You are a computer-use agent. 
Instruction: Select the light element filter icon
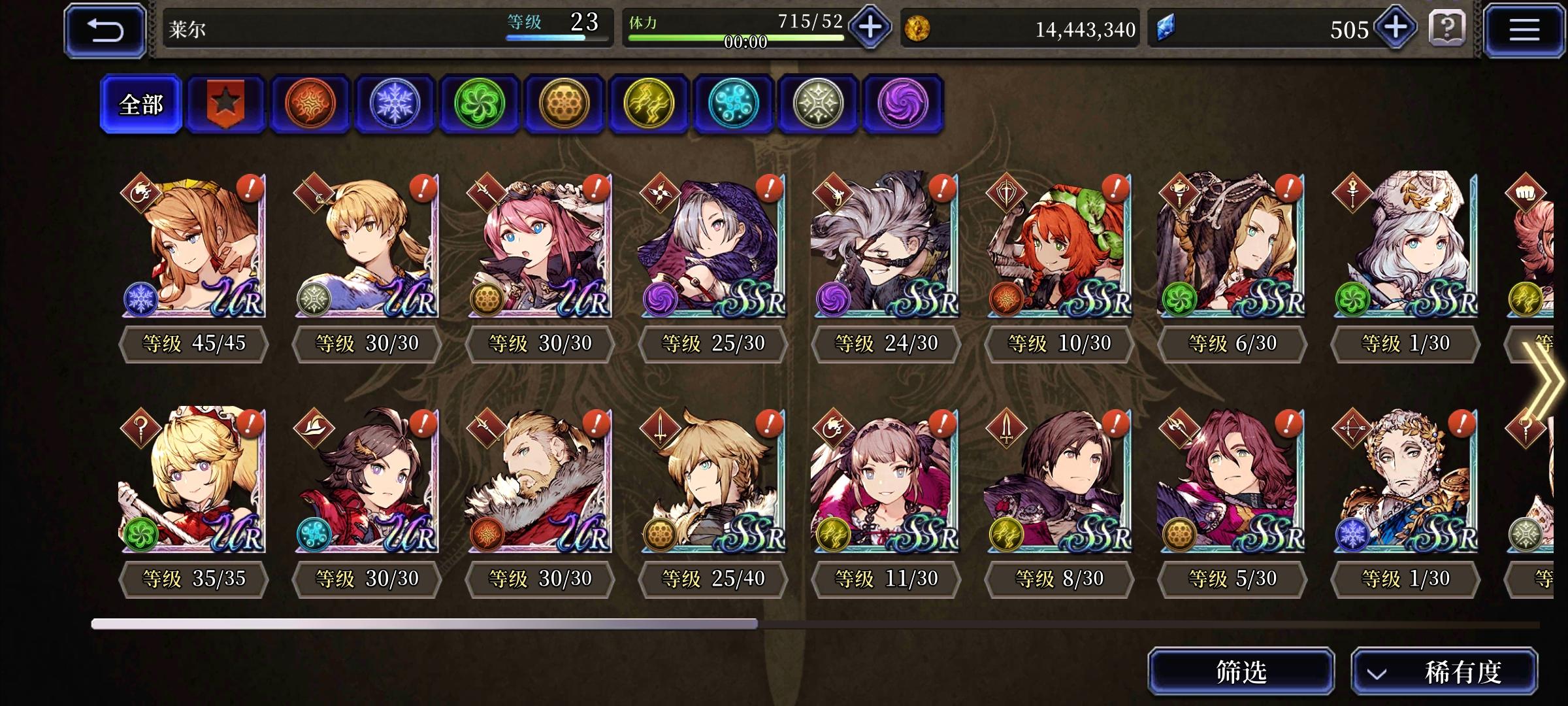[x=816, y=105]
